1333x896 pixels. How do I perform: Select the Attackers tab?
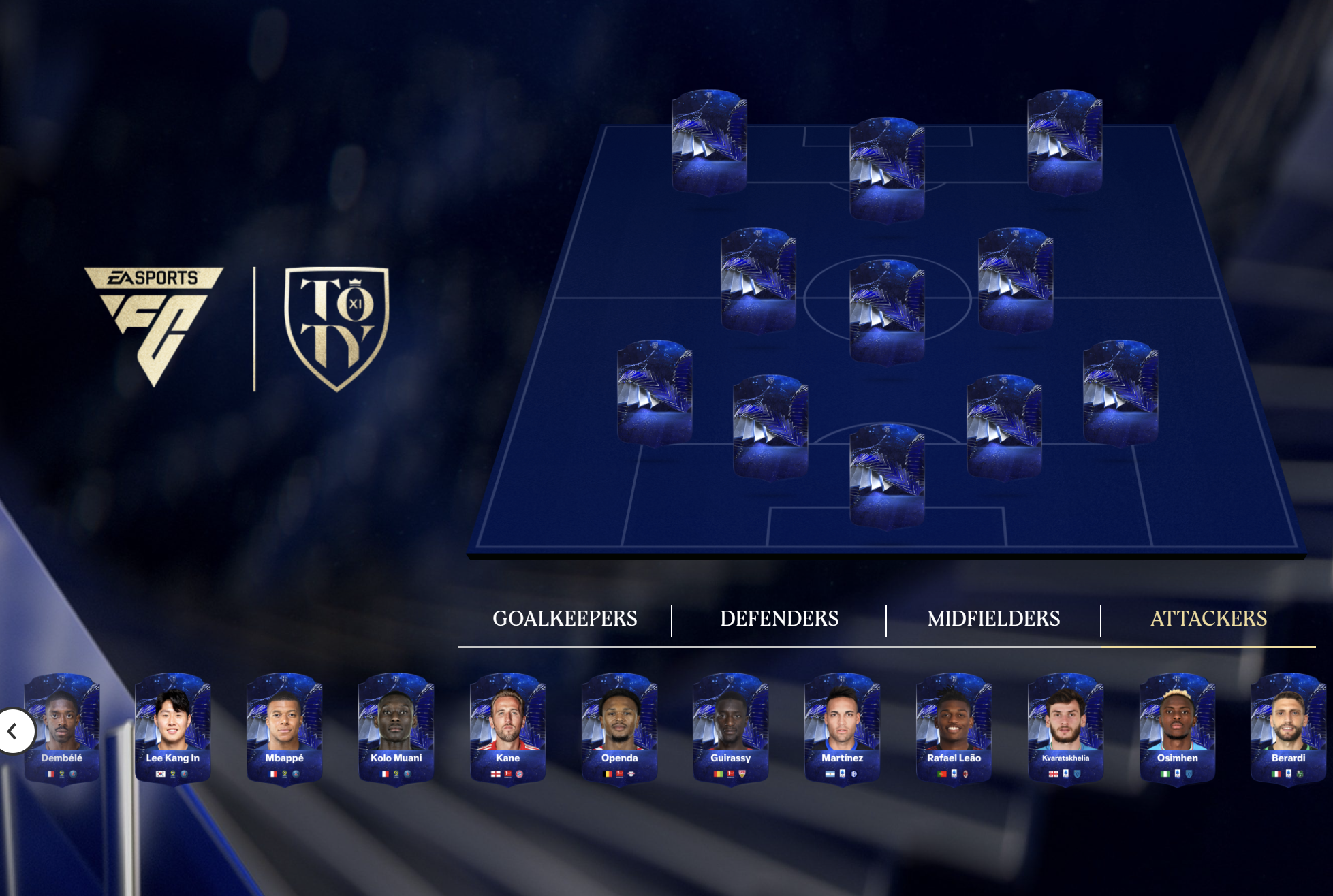pyautogui.click(x=1208, y=618)
